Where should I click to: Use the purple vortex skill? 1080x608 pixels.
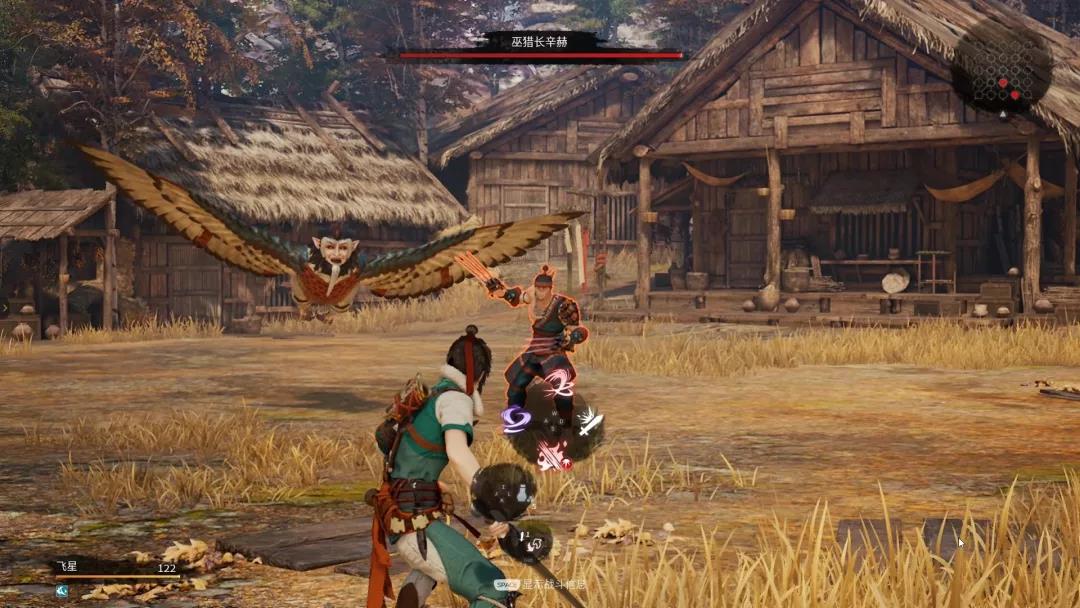coord(517,419)
